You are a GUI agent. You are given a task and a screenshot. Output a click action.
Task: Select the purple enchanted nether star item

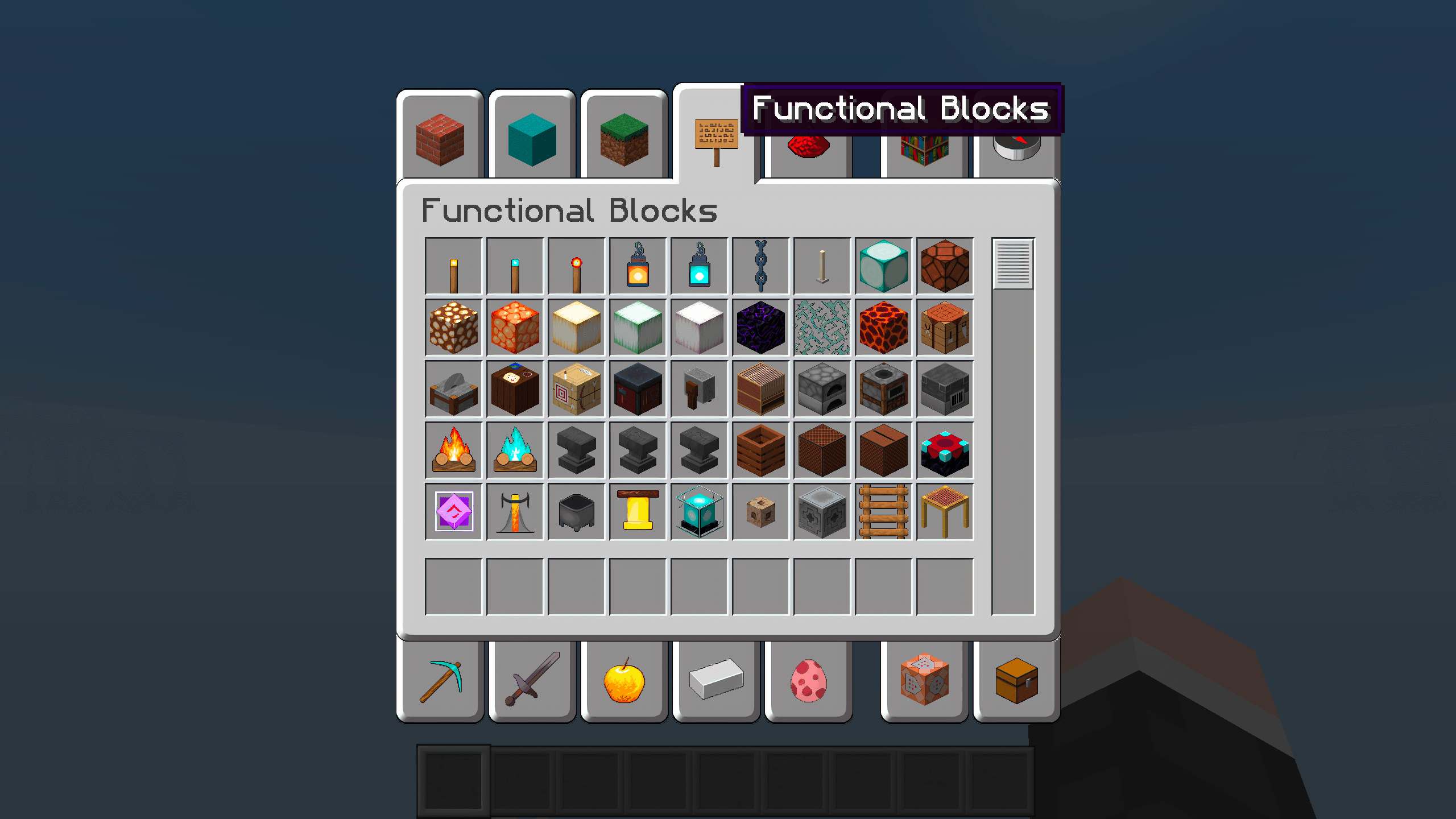453,511
